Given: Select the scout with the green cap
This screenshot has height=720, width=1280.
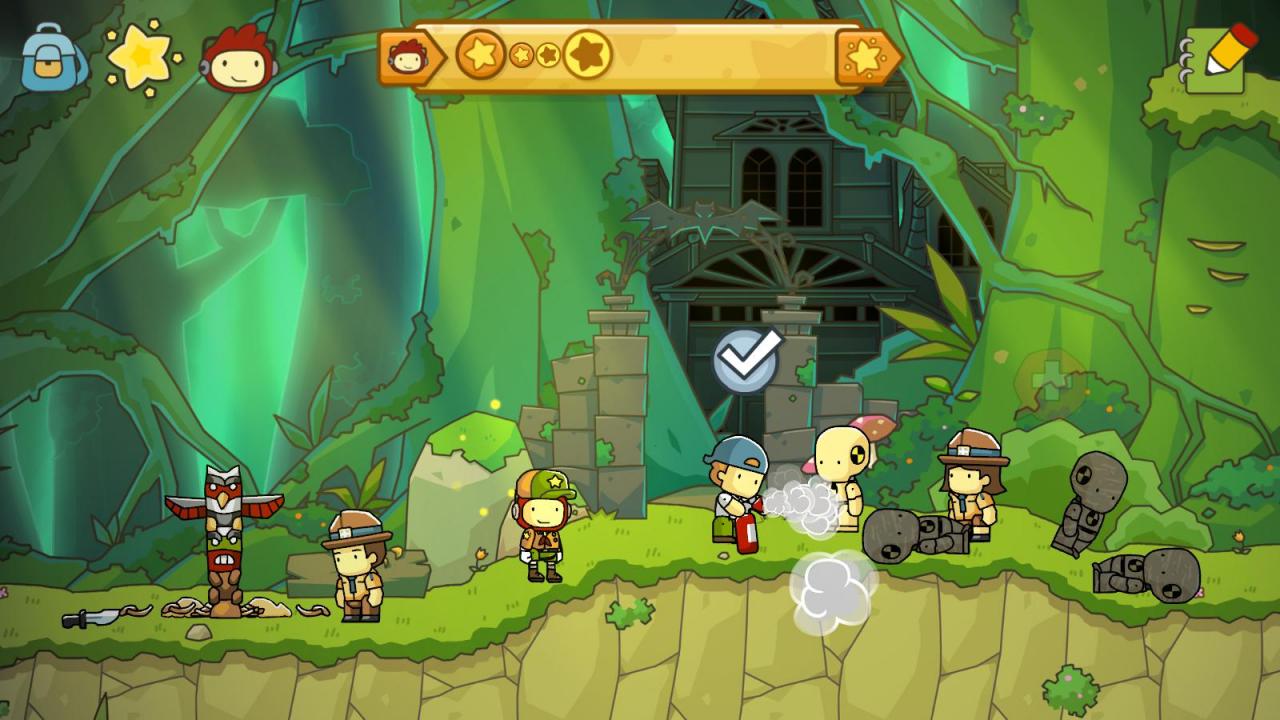Looking at the screenshot, I should (x=543, y=520).
